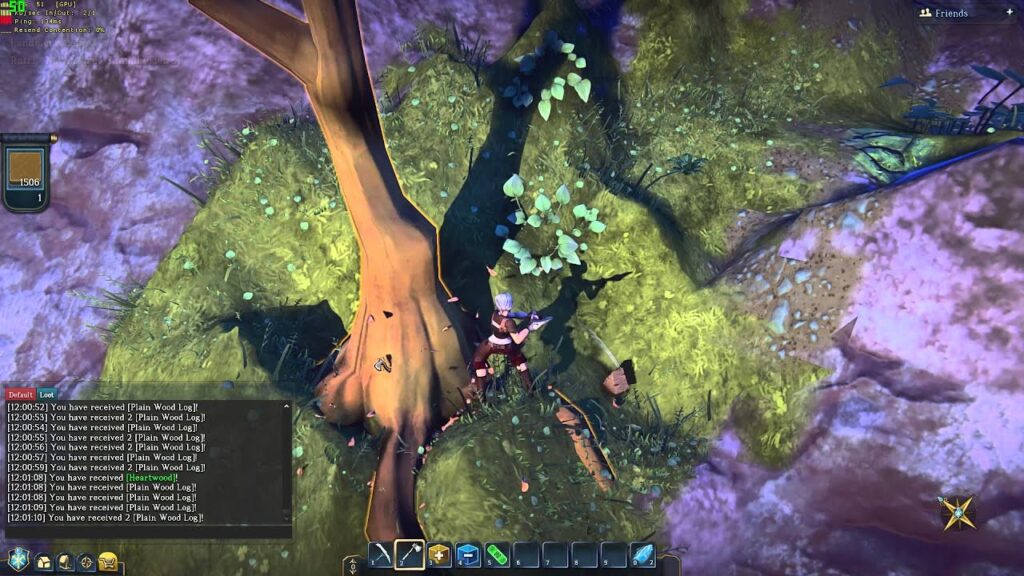Use the blue crystal in the last hotbar slot
This screenshot has height=576, width=1024.
pyautogui.click(x=642, y=555)
